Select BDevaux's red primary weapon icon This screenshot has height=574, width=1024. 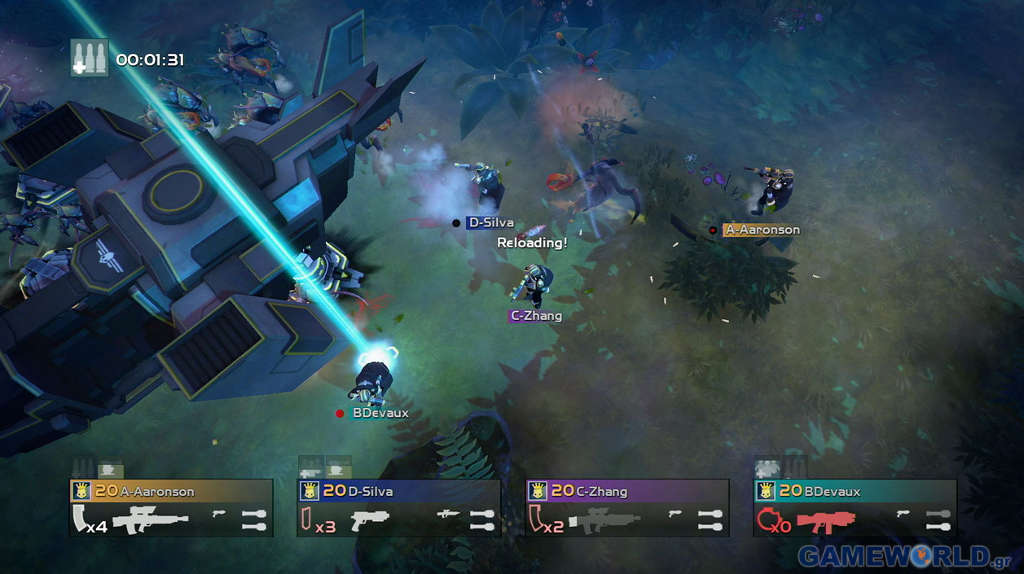(x=826, y=519)
